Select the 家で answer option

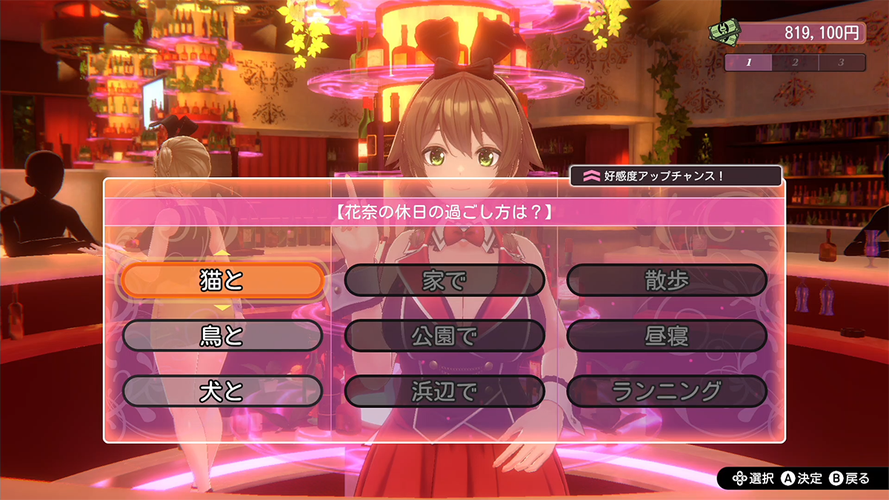pos(445,281)
